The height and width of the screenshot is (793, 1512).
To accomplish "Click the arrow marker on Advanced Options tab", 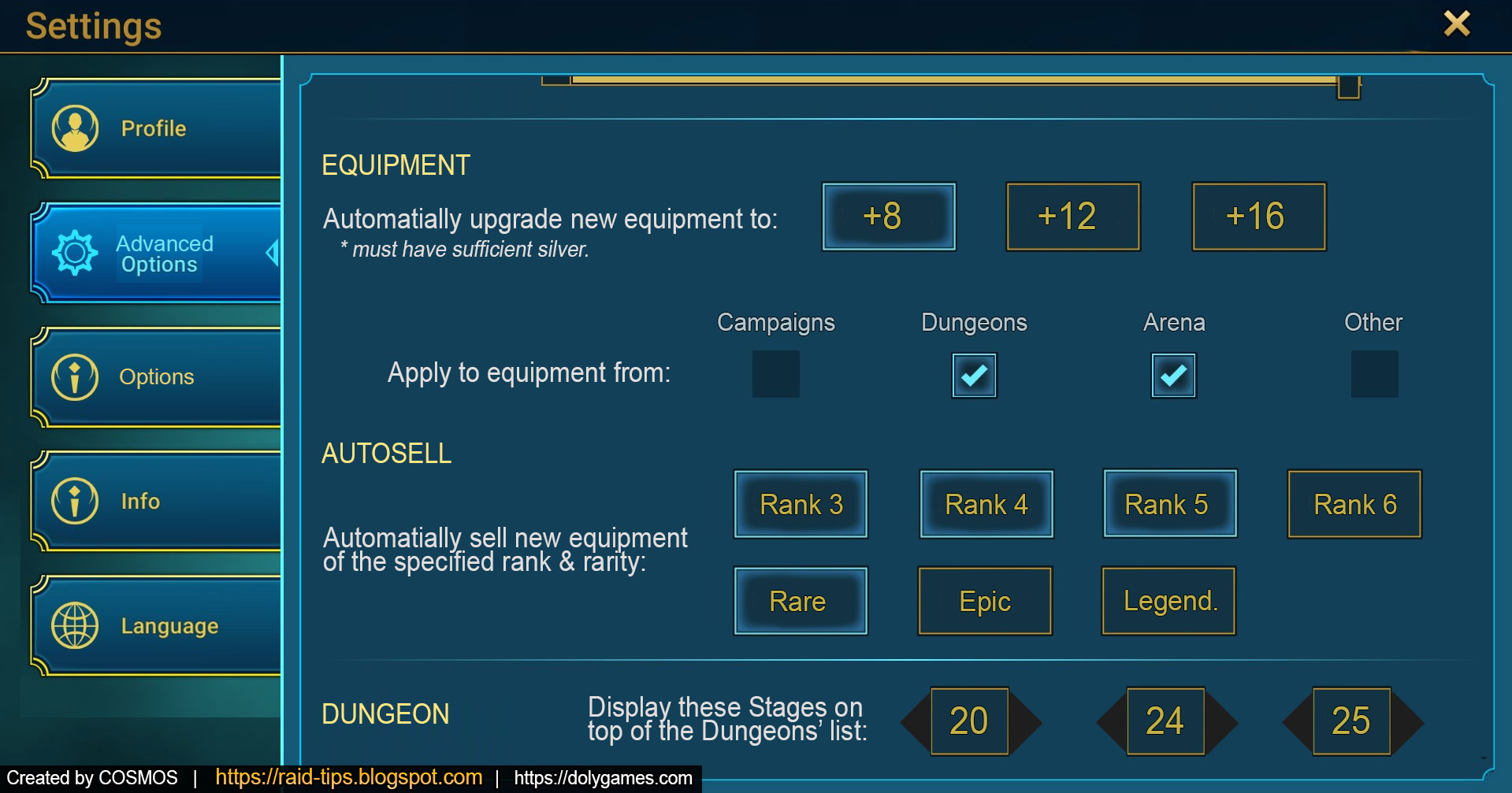I will tap(272, 254).
